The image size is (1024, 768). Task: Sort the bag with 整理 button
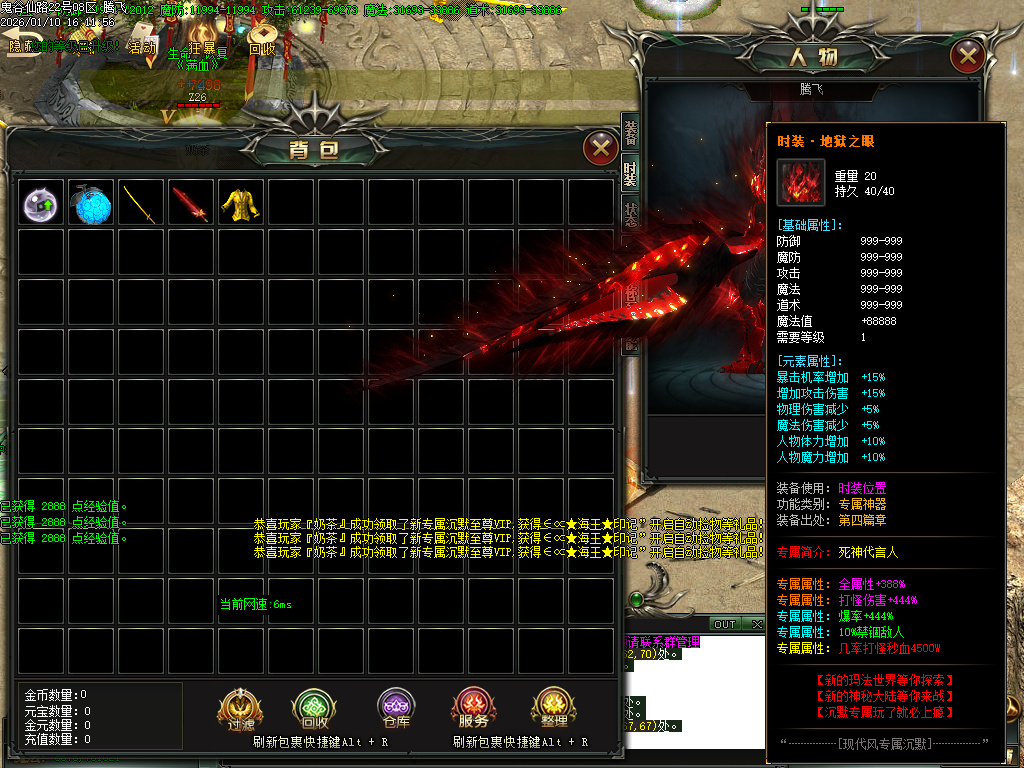(554, 710)
